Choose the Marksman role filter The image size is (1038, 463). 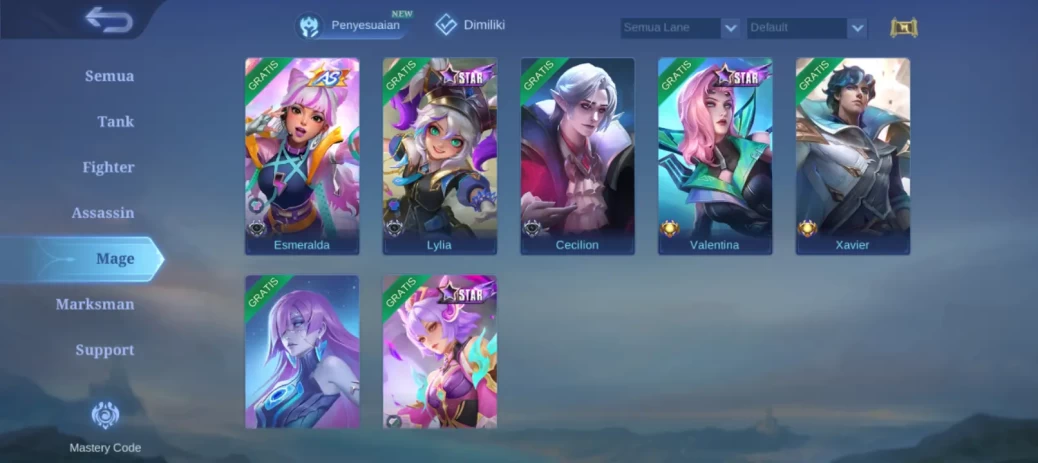(95, 304)
